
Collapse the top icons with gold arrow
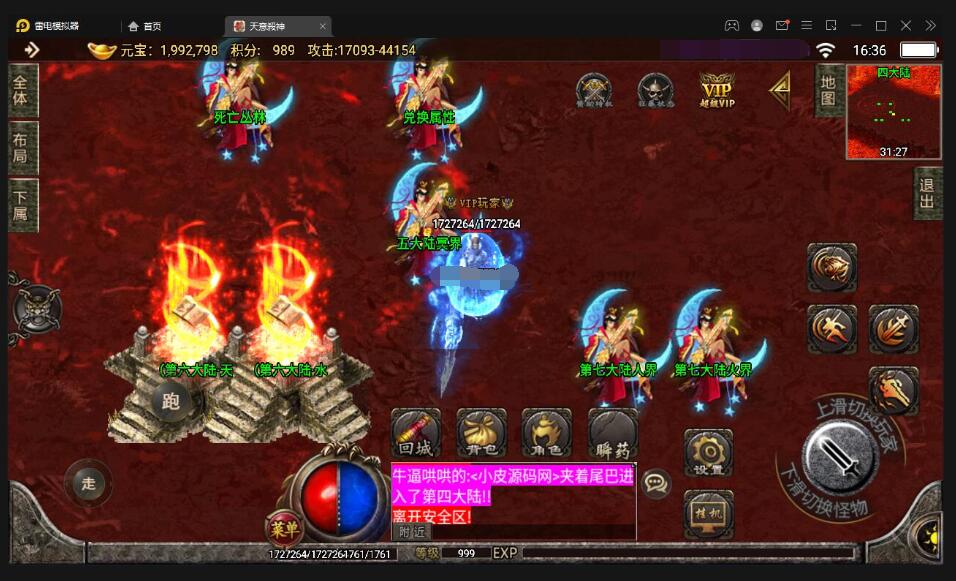(x=780, y=90)
